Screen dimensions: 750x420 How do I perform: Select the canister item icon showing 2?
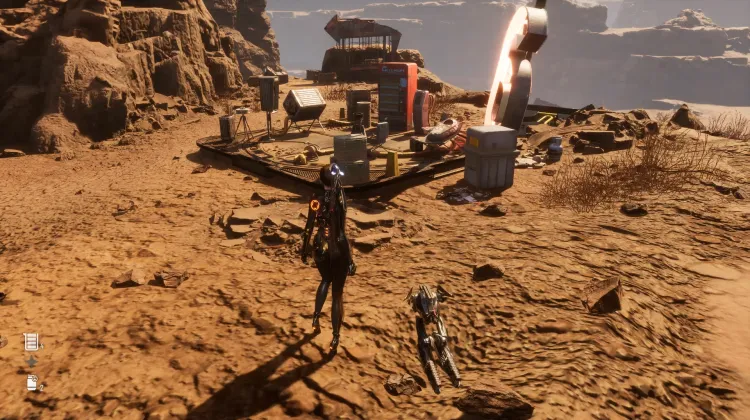click(x=32, y=382)
